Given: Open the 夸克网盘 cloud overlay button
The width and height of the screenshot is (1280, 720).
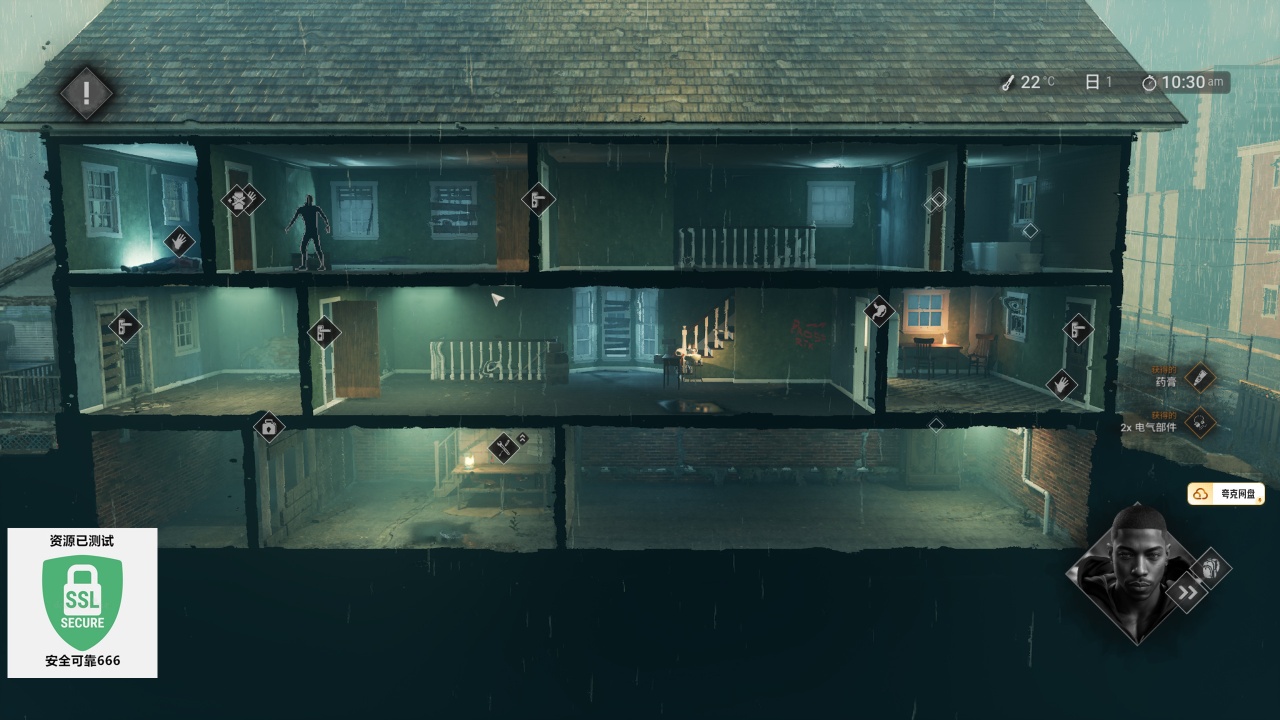Looking at the screenshot, I should 1226,494.
